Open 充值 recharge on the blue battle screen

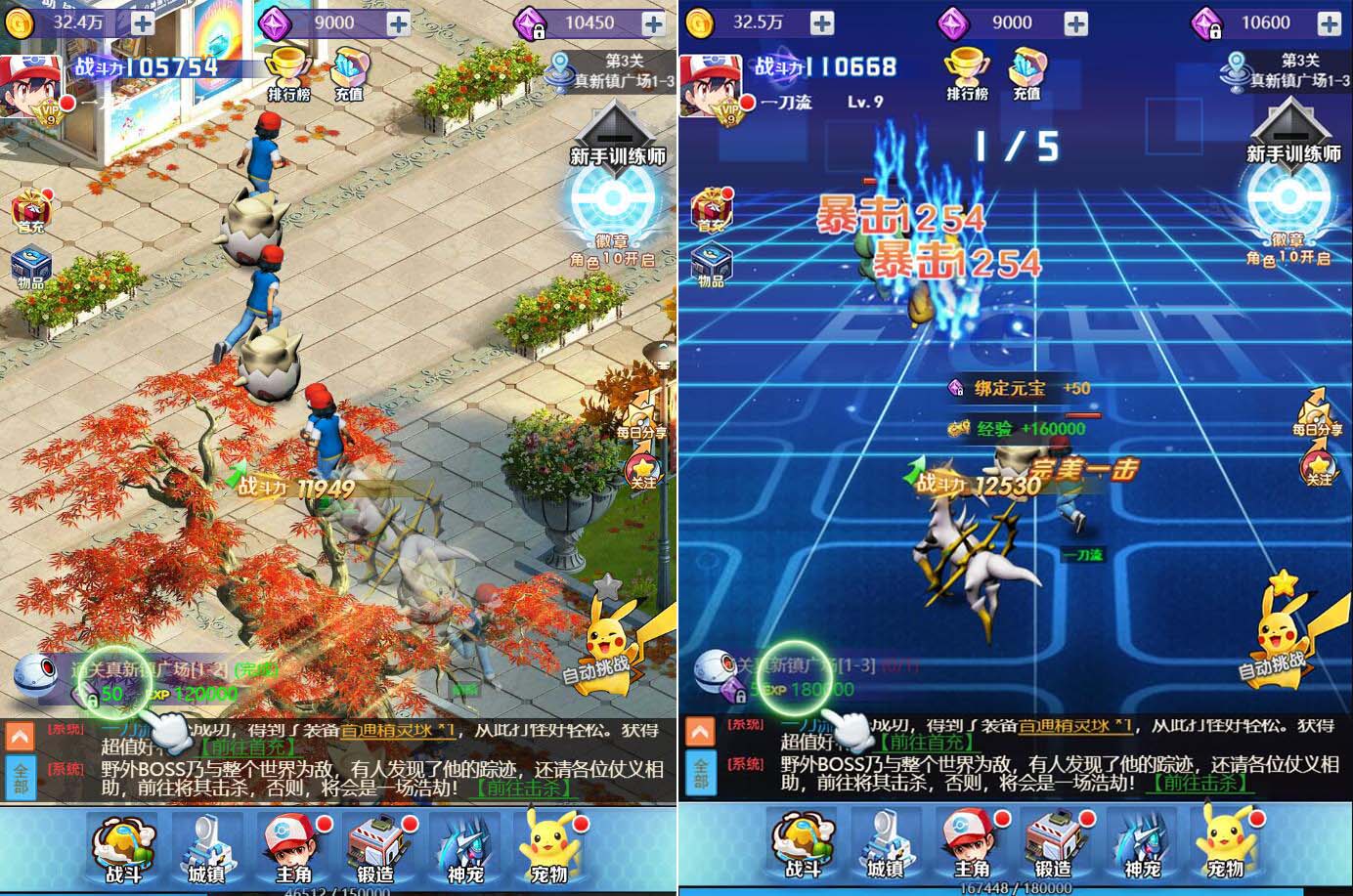(1026, 72)
